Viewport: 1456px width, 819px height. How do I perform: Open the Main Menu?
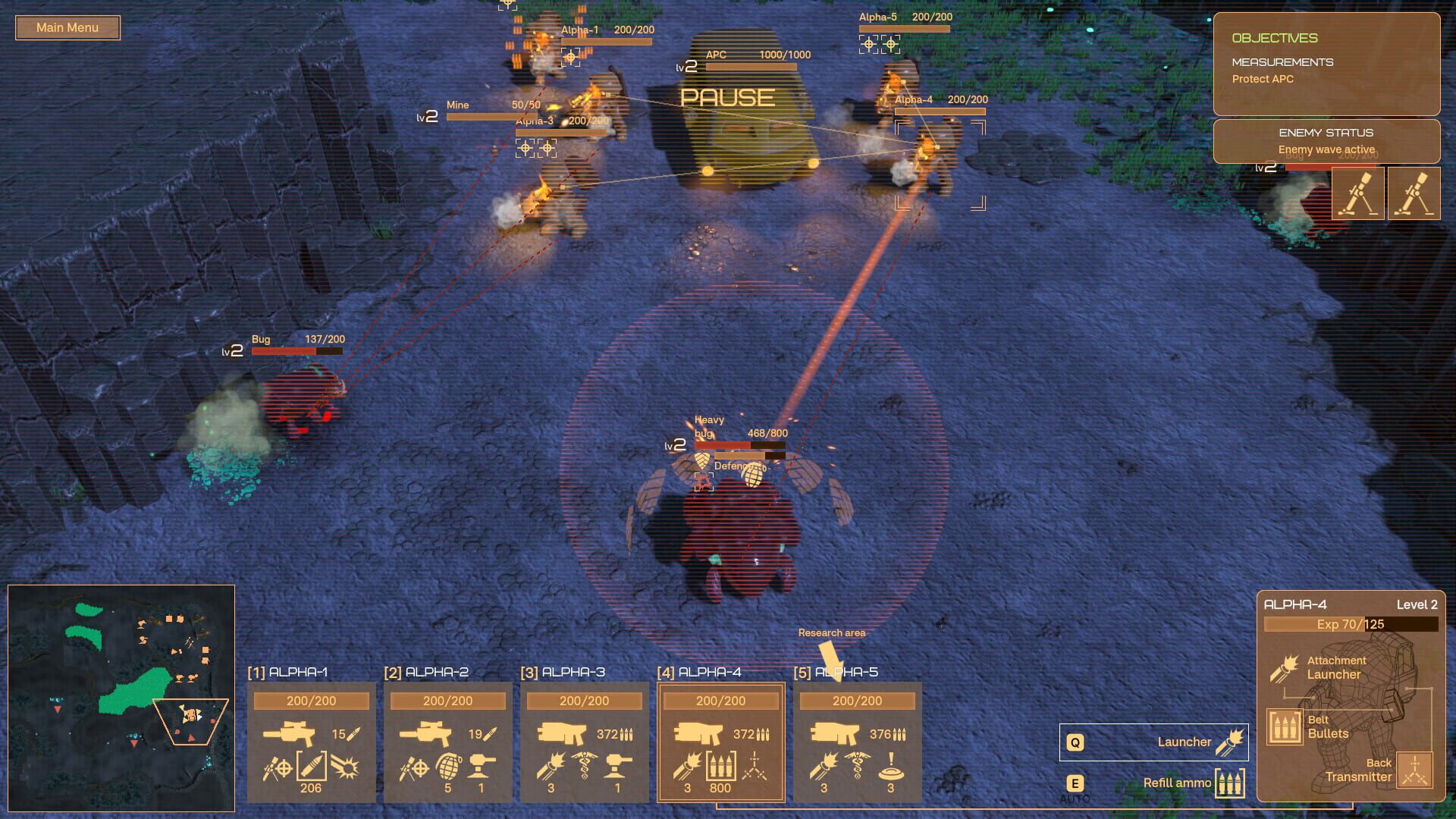click(67, 27)
